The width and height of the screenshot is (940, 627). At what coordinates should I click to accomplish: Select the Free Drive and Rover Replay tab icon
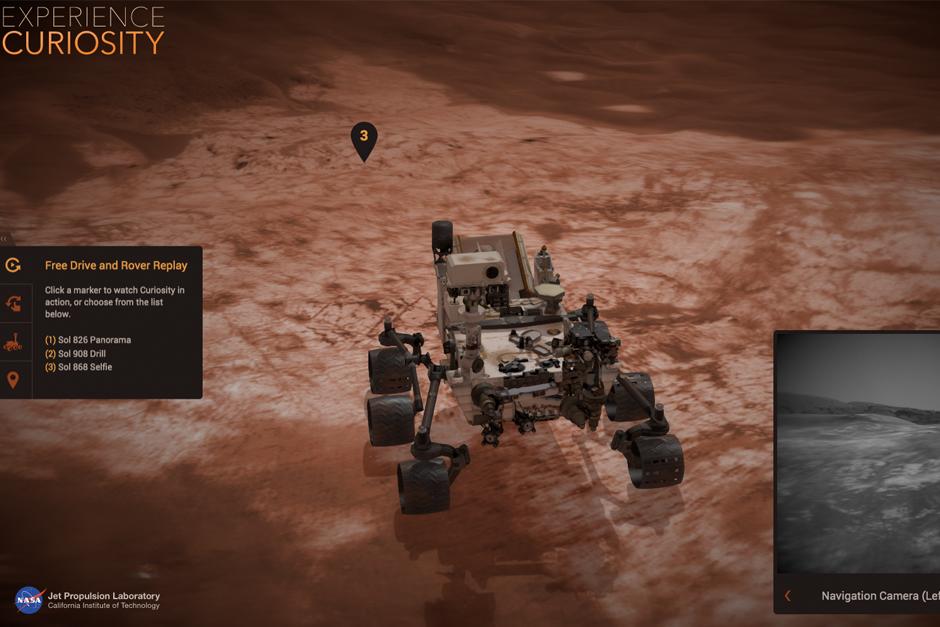click(x=13, y=265)
